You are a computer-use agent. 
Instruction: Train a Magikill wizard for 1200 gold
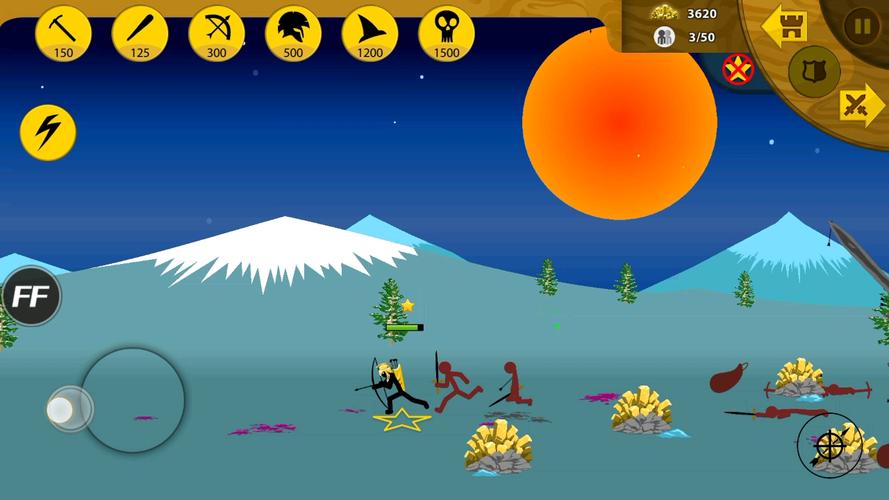[x=370, y=33]
